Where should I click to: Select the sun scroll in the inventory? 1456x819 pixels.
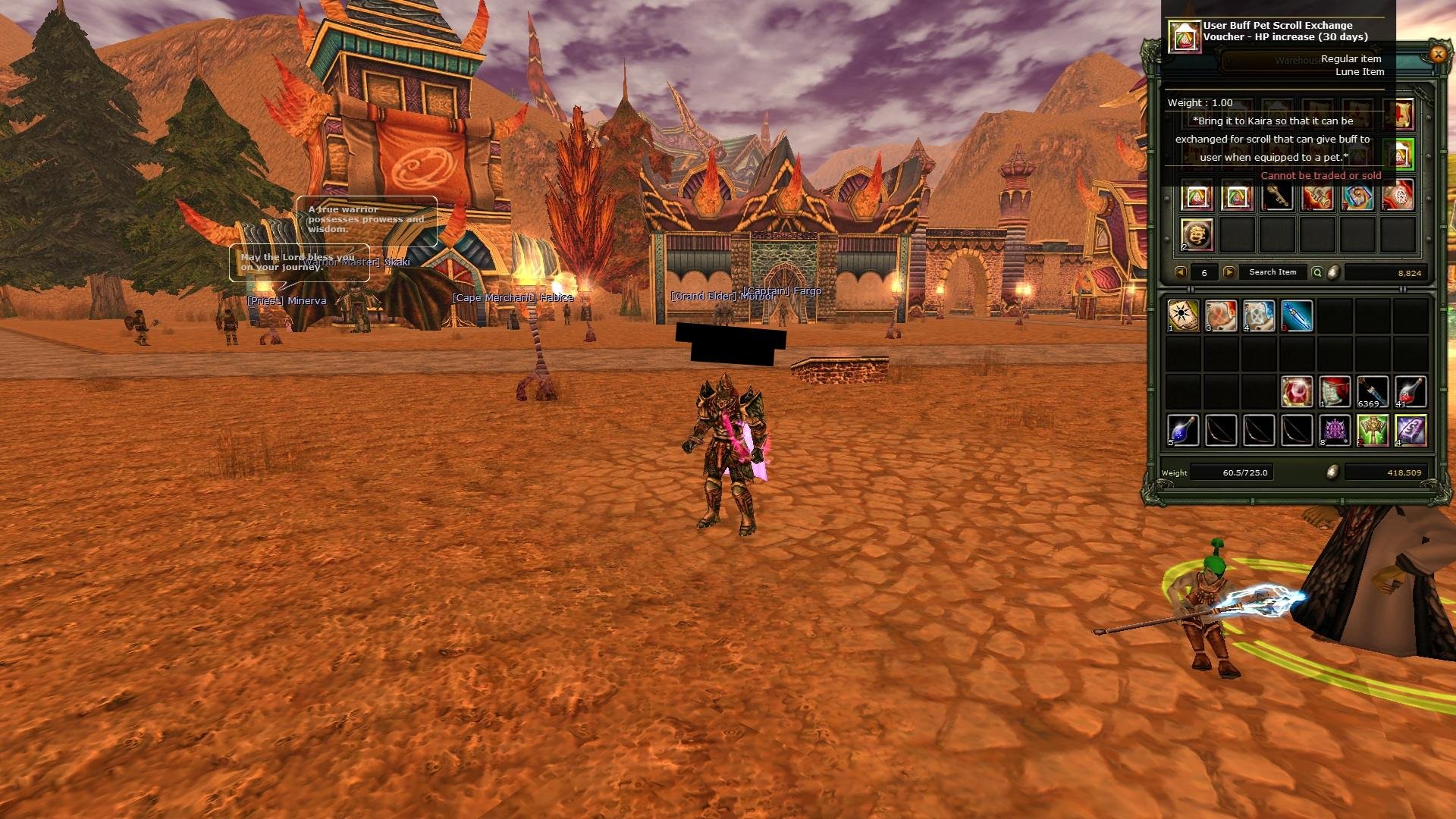[1183, 316]
